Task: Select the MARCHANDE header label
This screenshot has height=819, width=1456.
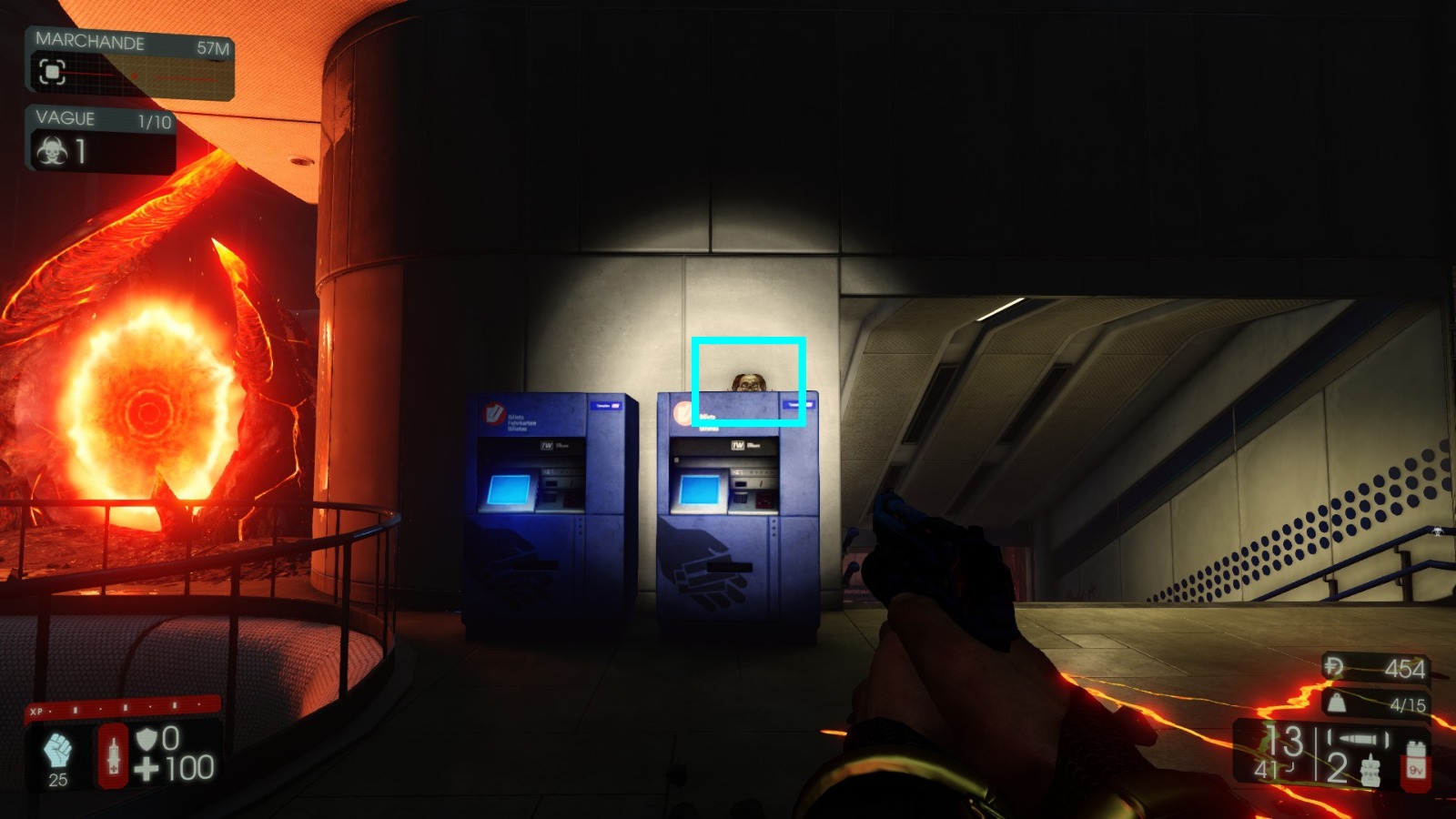Action: click(90, 42)
